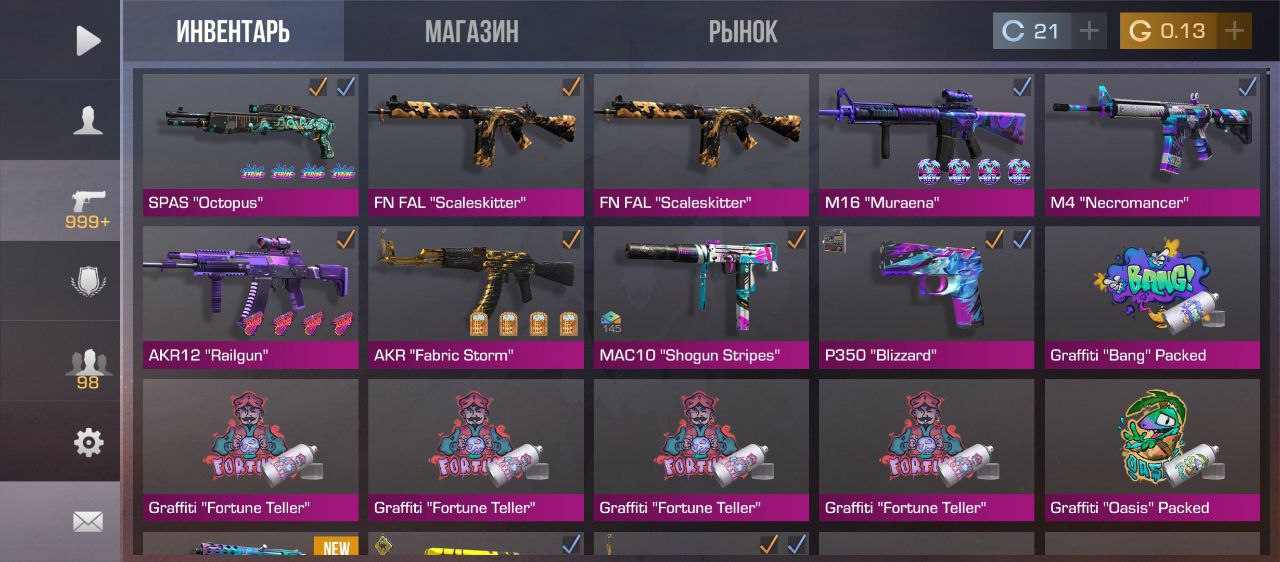Add silver coins with the plus button
The width and height of the screenshot is (1280, 562).
click(x=1088, y=31)
